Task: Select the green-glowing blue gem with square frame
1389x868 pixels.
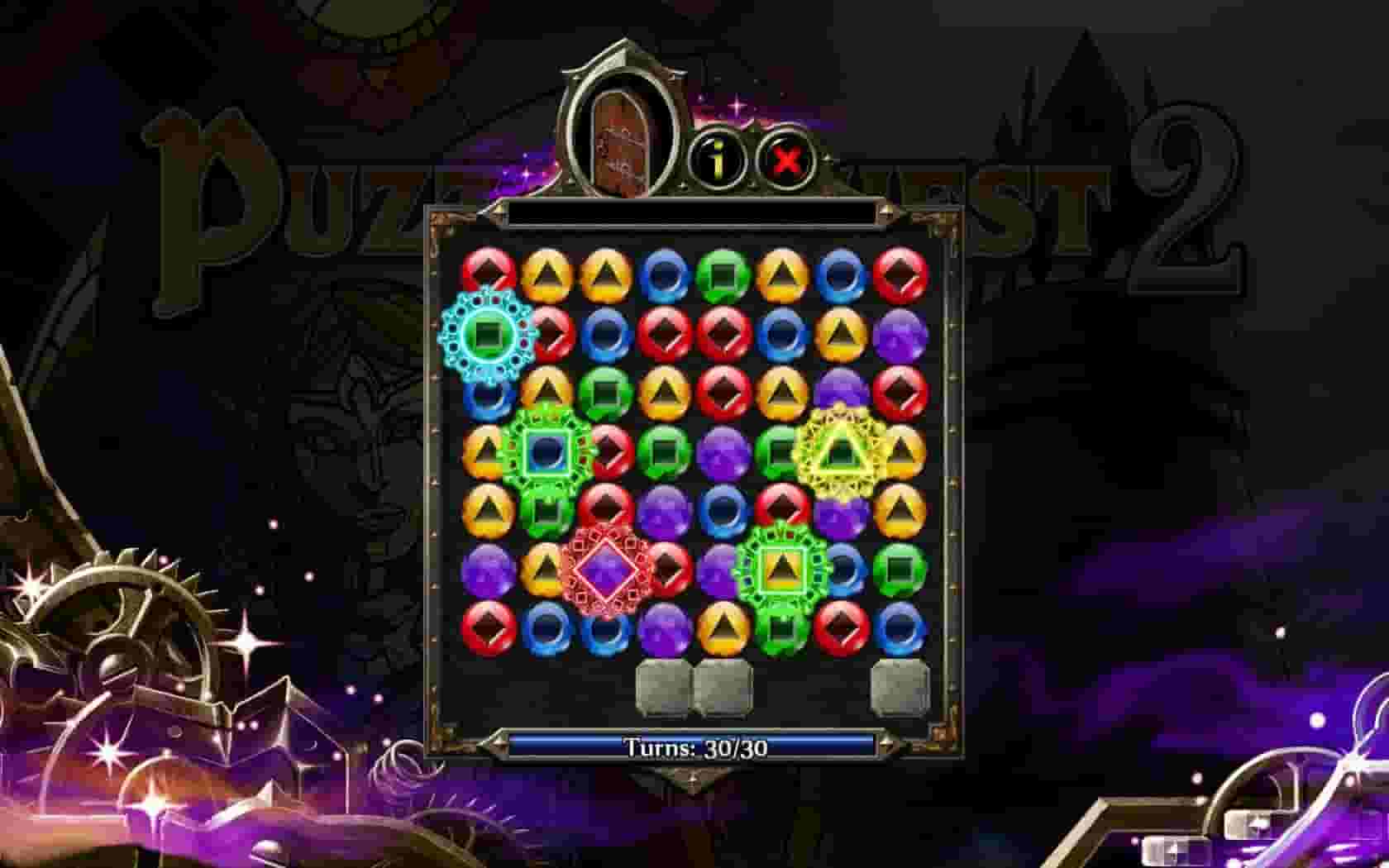Action: (x=547, y=451)
